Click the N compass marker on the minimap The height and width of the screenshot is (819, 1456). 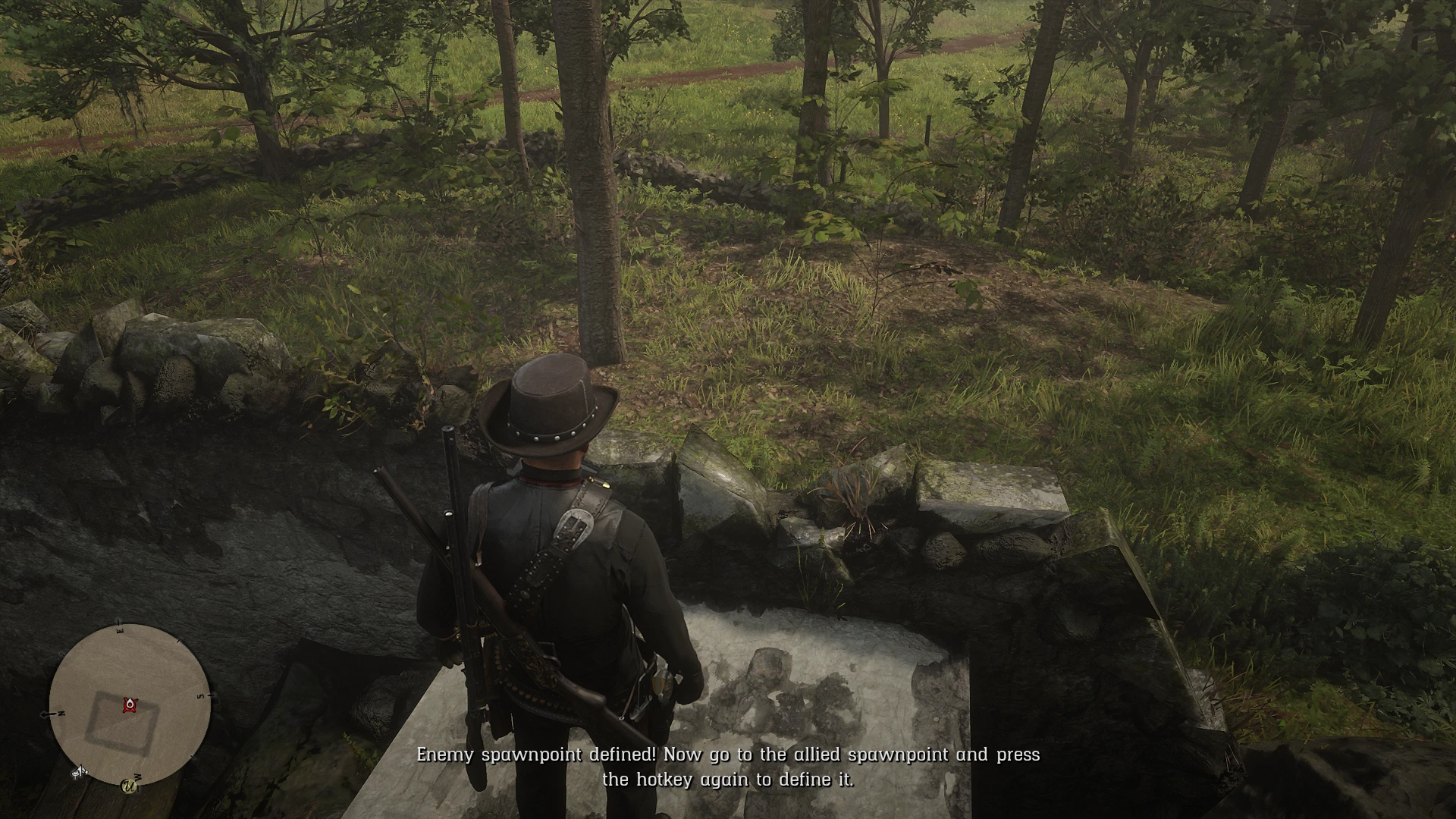click(x=60, y=712)
